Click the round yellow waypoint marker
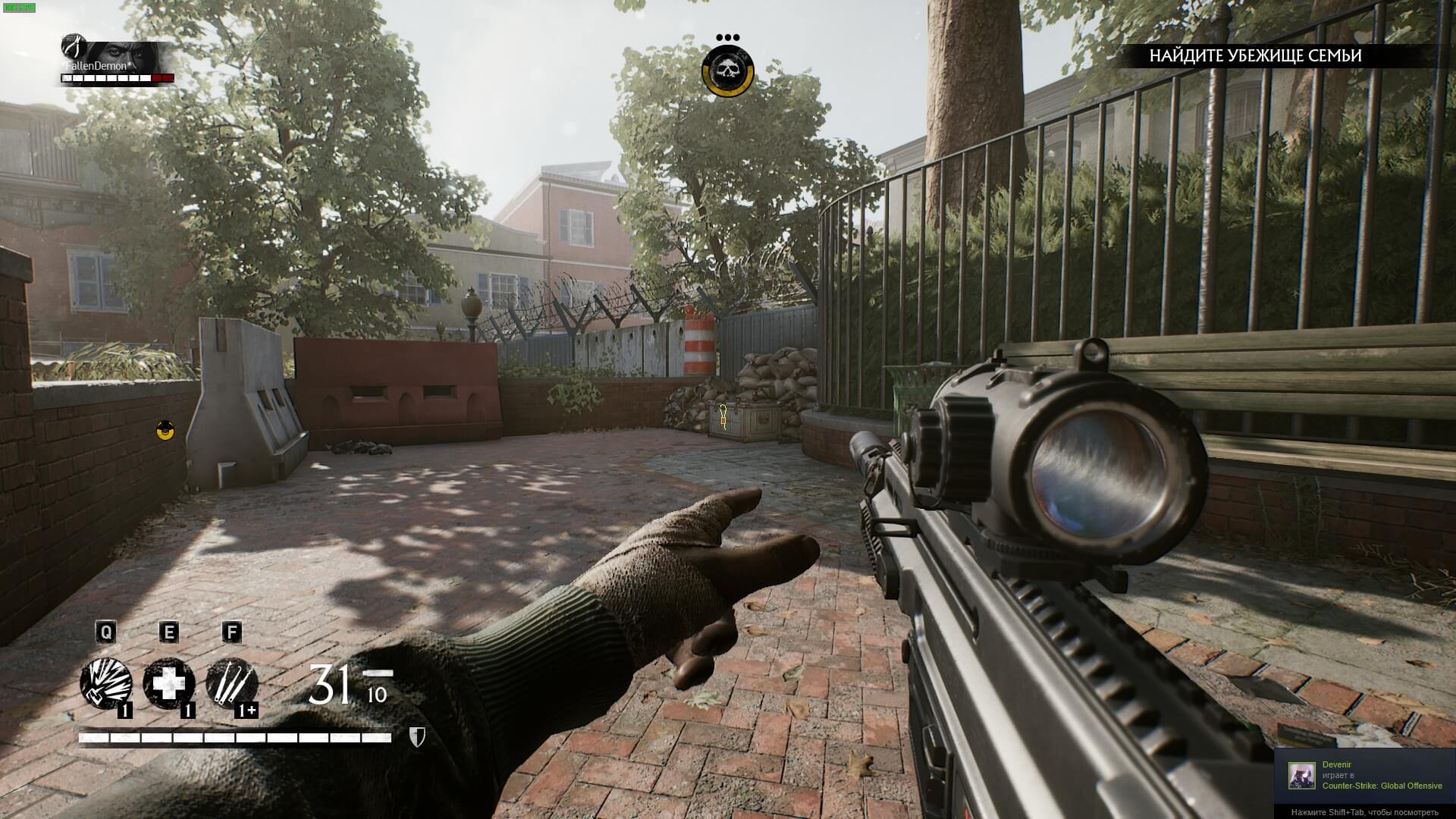 pos(165,431)
